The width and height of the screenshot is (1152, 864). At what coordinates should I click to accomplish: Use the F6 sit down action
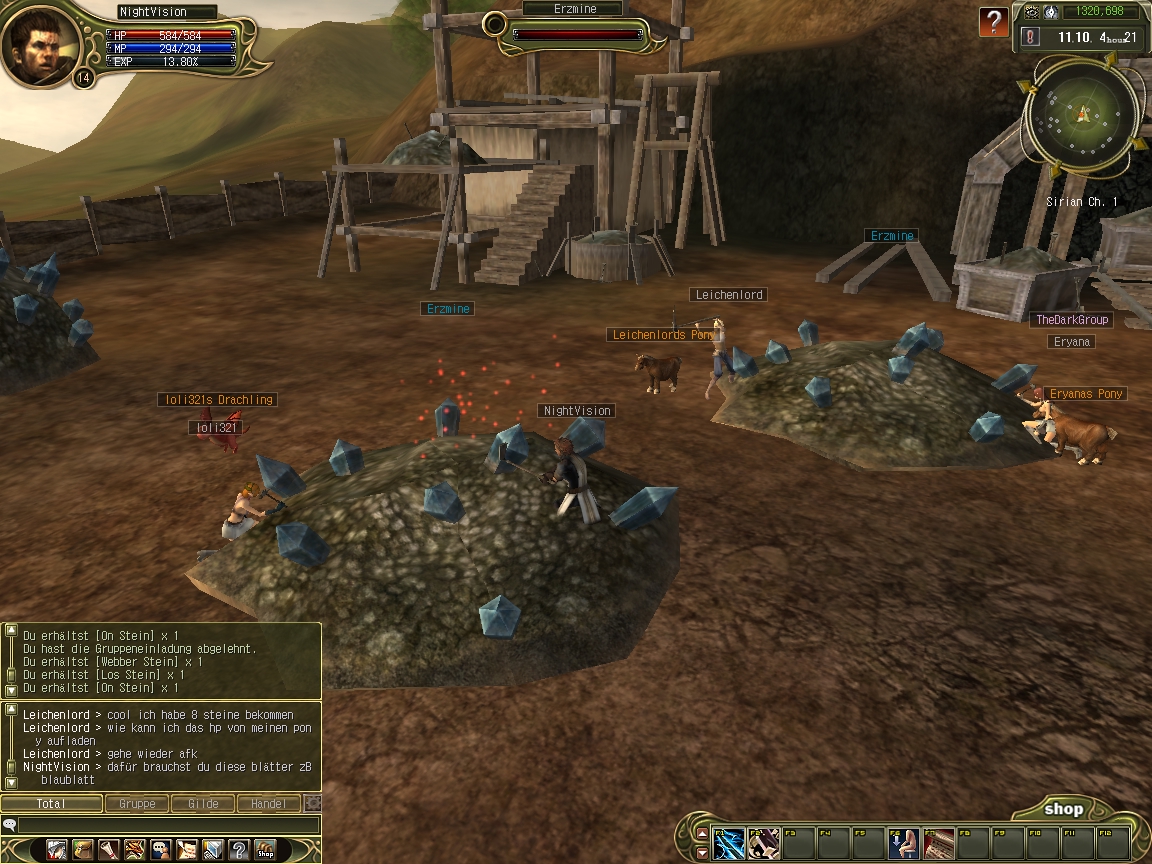903,844
